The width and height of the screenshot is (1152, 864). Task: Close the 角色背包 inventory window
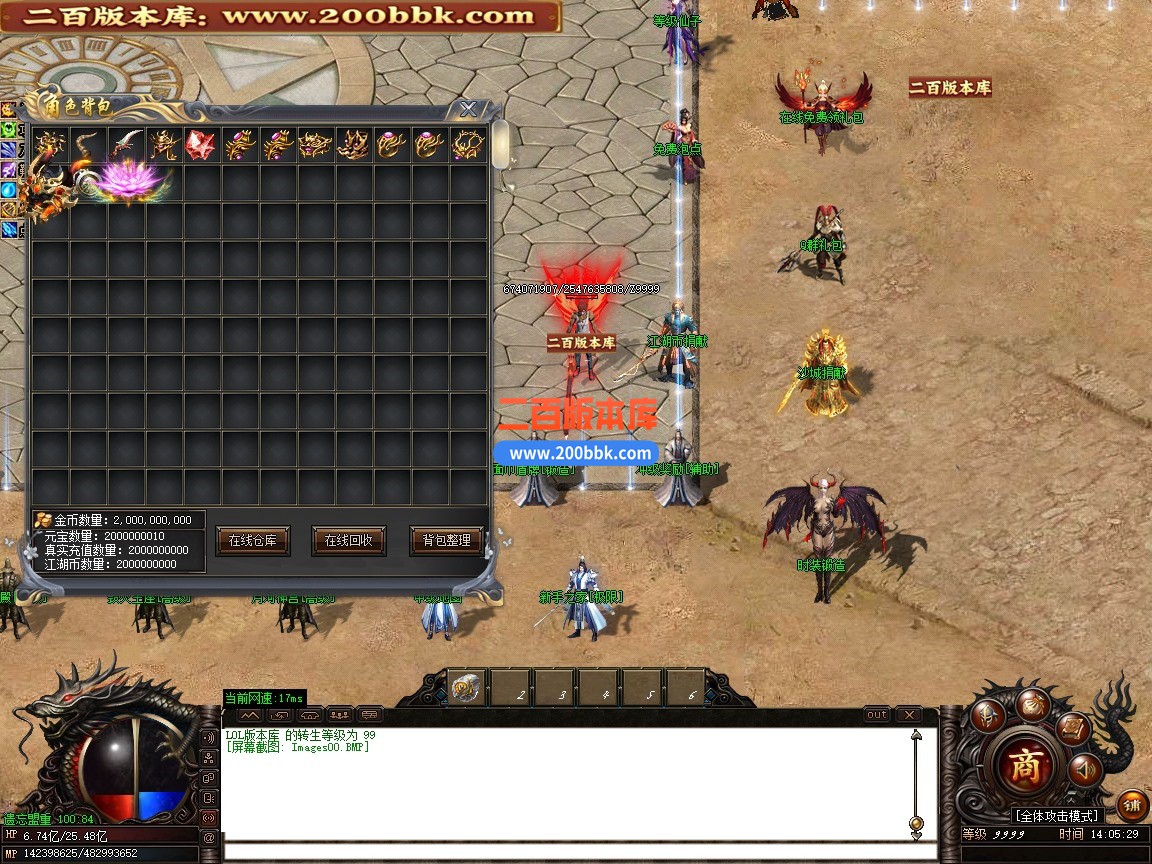point(468,109)
